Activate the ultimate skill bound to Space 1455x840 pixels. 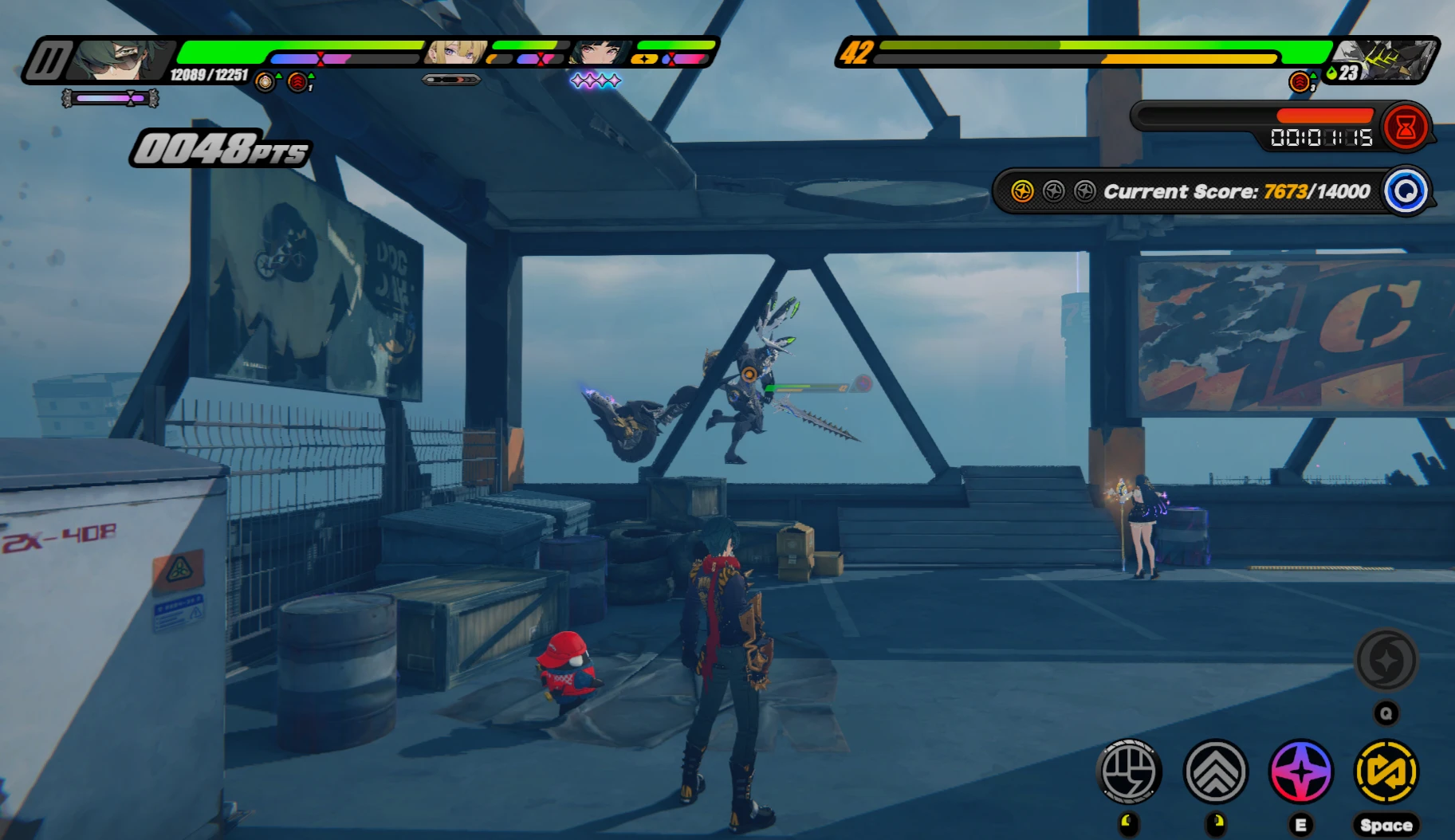click(x=1386, y=771)
